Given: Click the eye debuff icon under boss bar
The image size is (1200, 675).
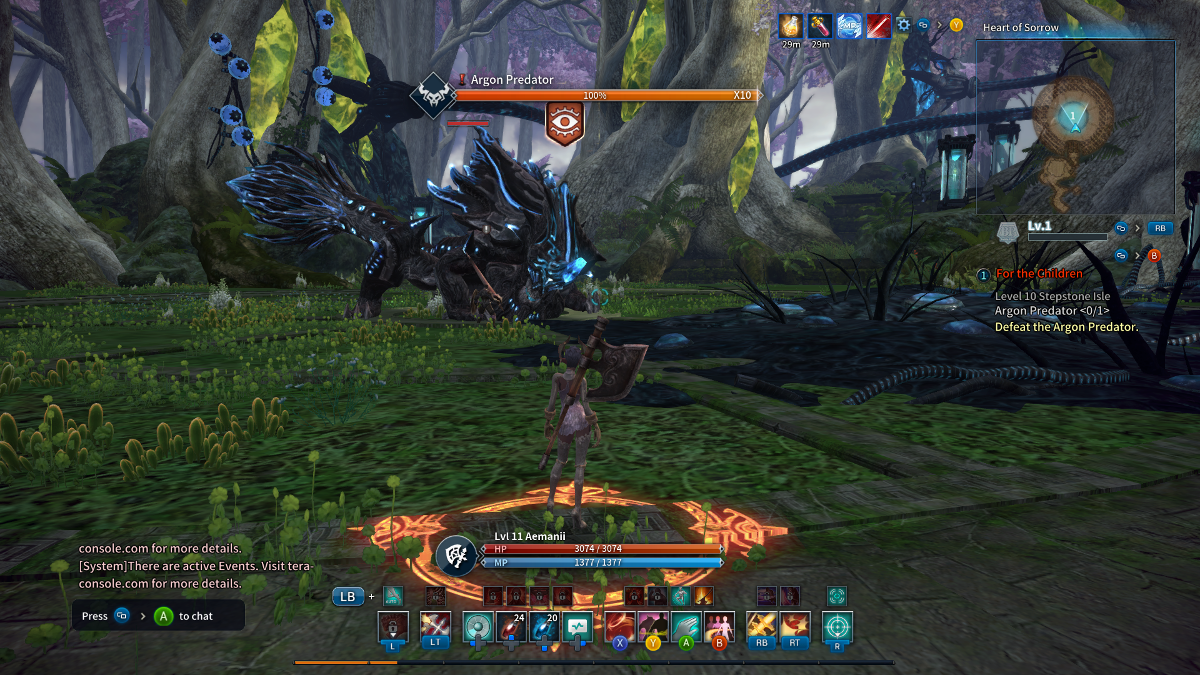Looking at the screenshot, I should [x=564, y=121].
